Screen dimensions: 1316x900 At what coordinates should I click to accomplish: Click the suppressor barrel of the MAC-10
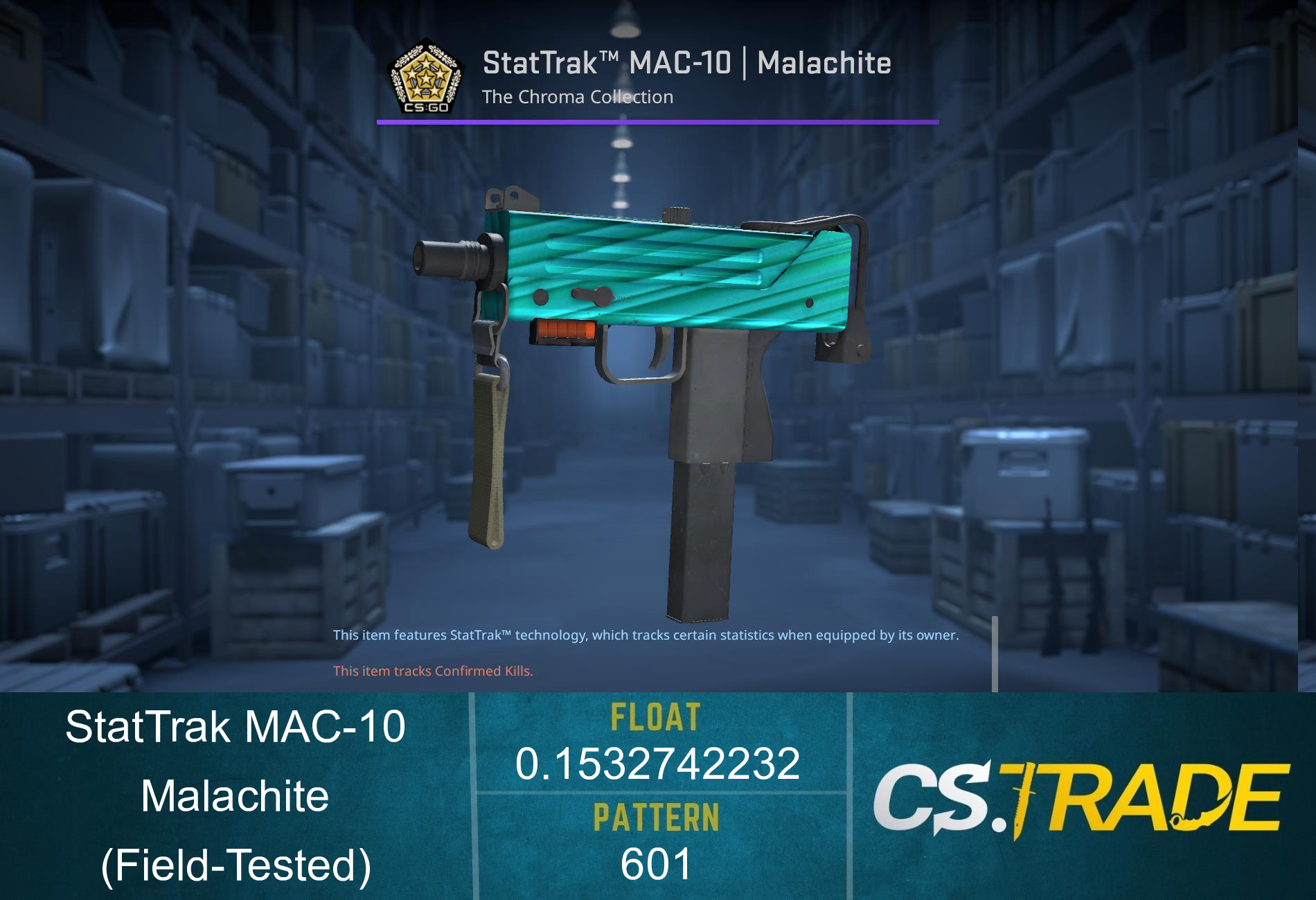447,260
